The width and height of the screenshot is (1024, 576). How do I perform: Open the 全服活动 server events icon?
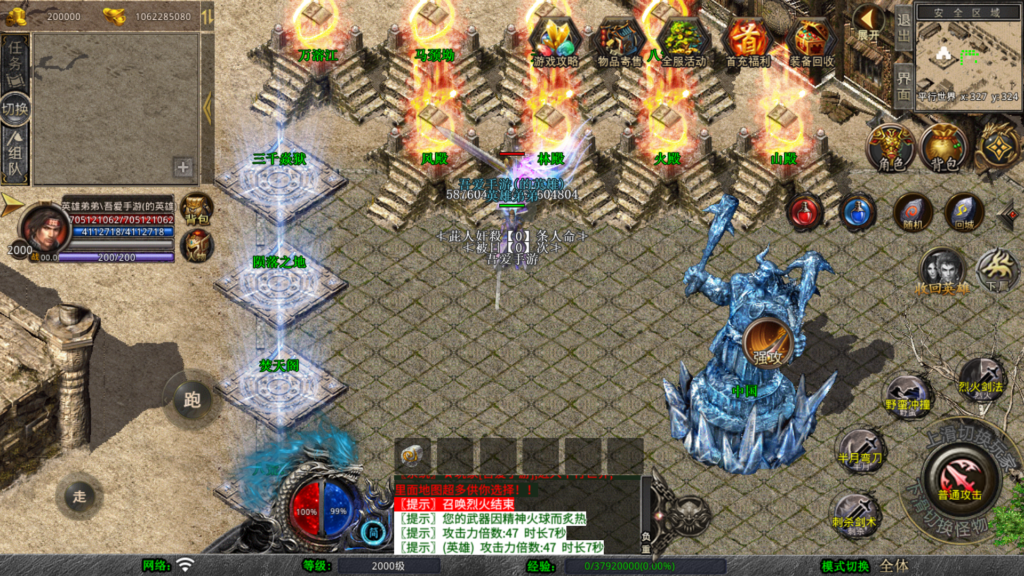683,40
